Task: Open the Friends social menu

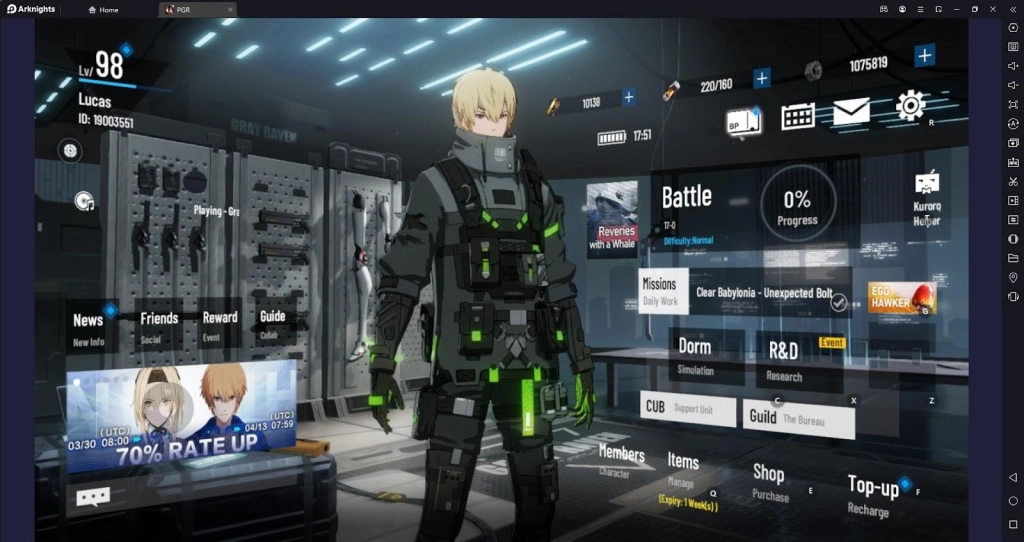Action: [159, 325]
